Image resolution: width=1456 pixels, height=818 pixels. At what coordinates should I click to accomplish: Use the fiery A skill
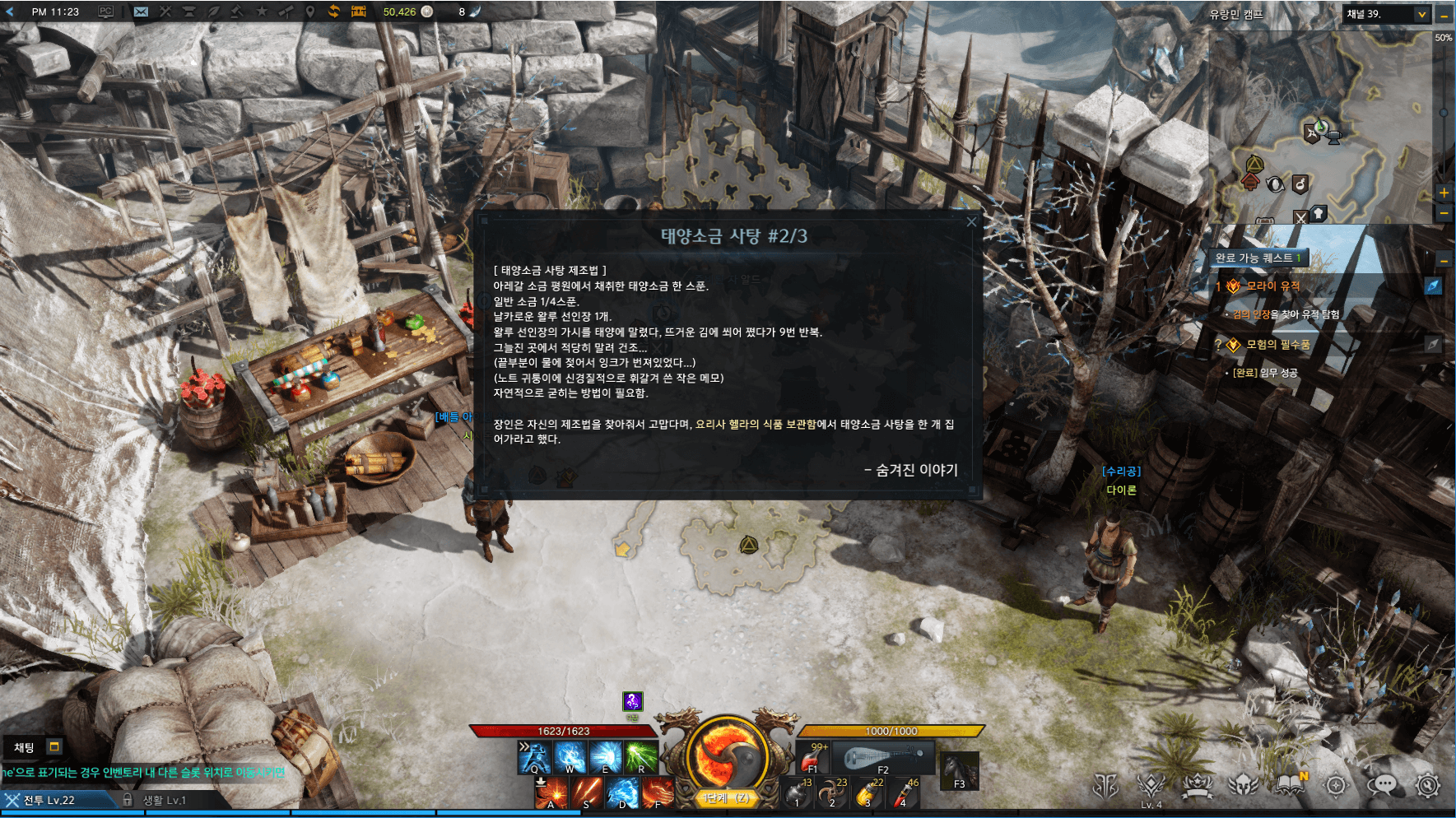click(x=551, y=793)
